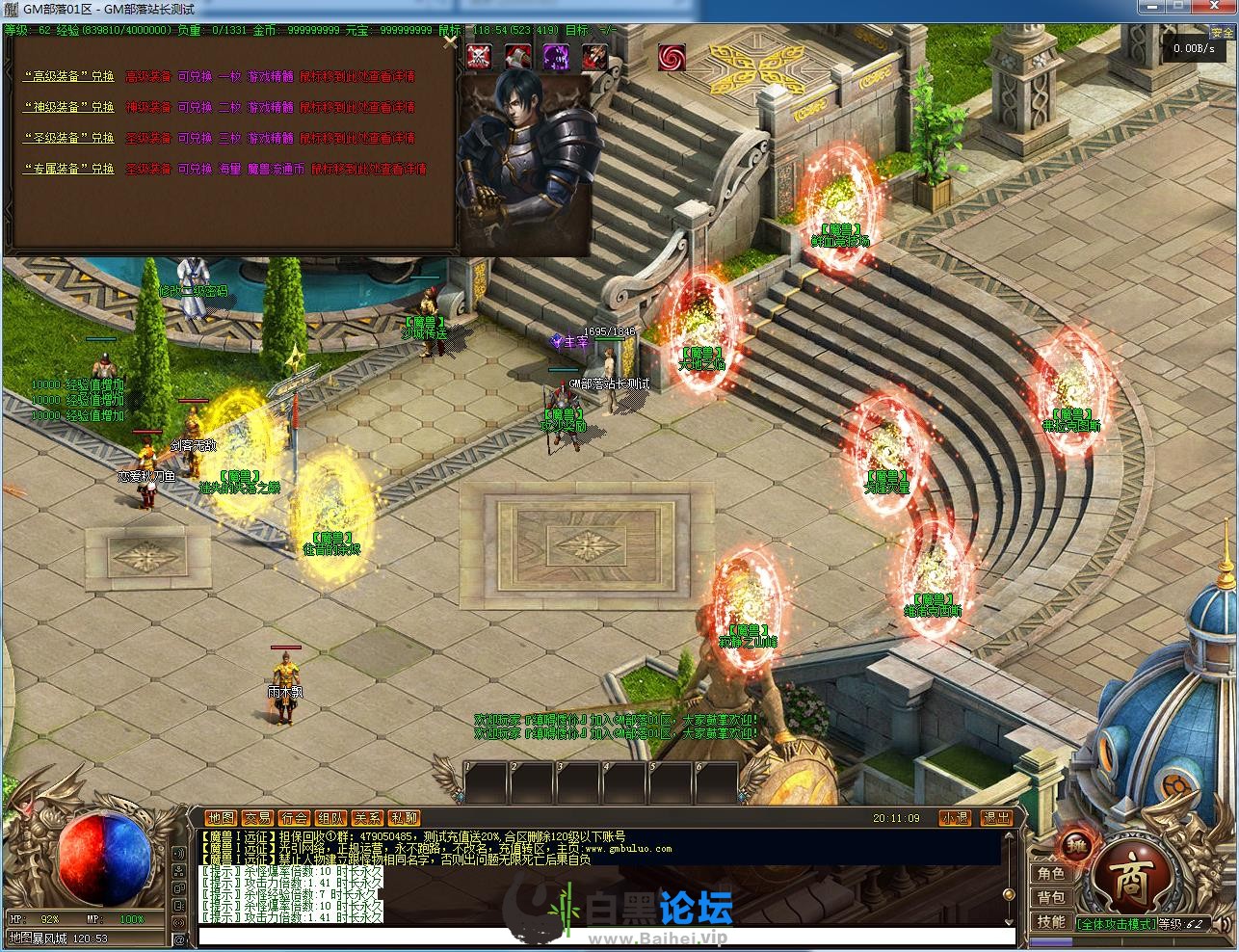
Task: Focus the chat input box
Action: (607, 937)
